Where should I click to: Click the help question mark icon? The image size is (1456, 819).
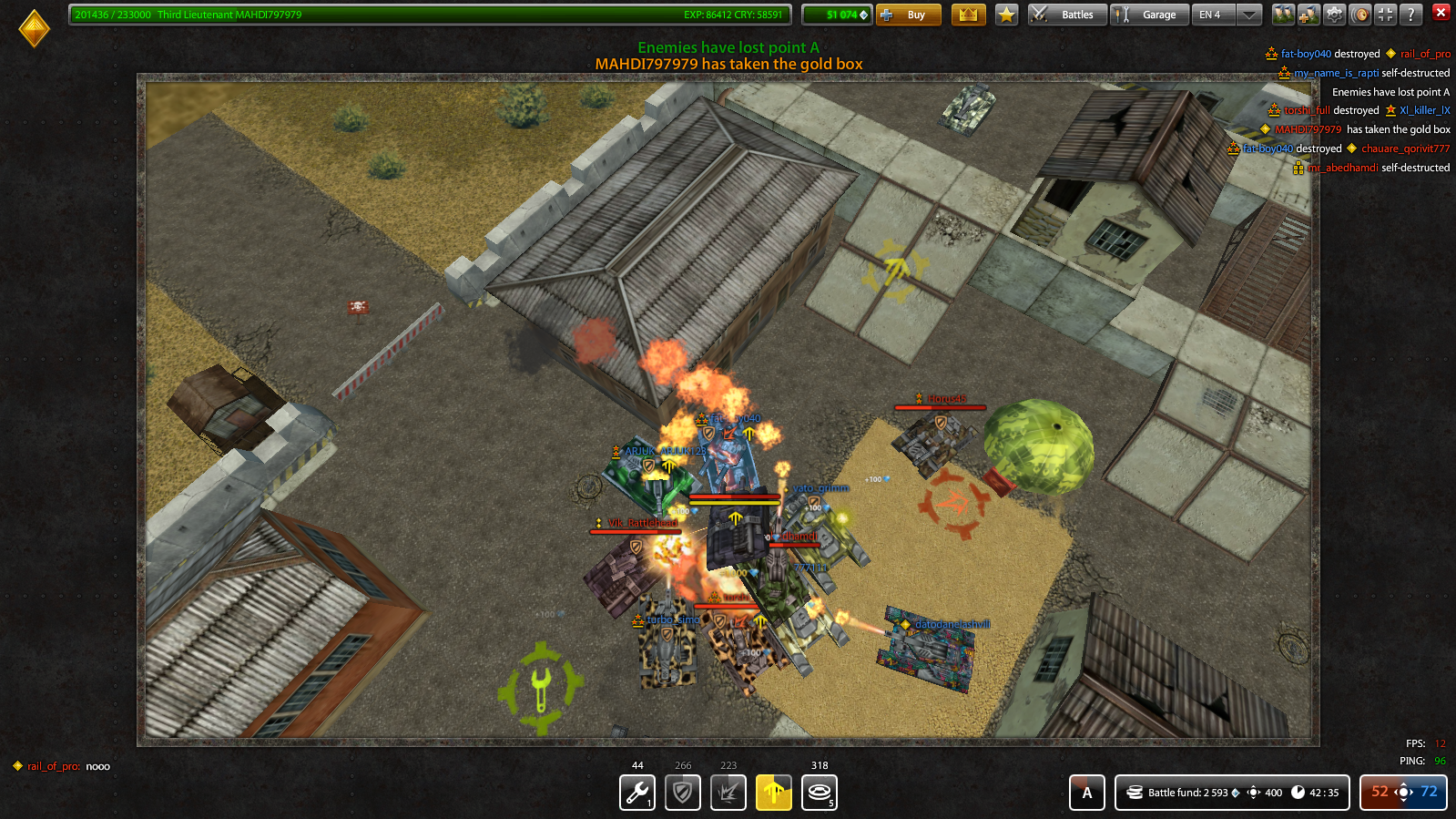pyautogui.click(x=1410, y=14)
